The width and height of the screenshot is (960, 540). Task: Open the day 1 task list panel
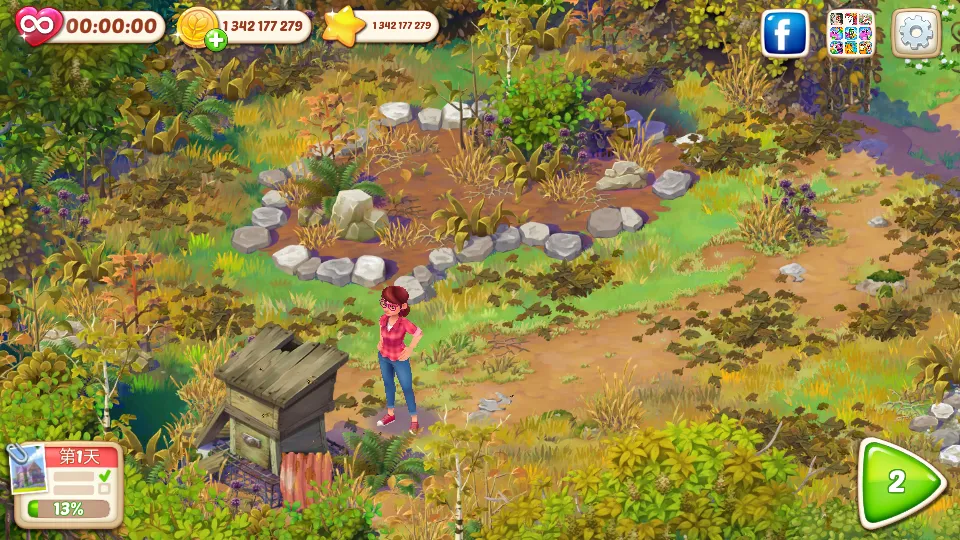(66, 485)
